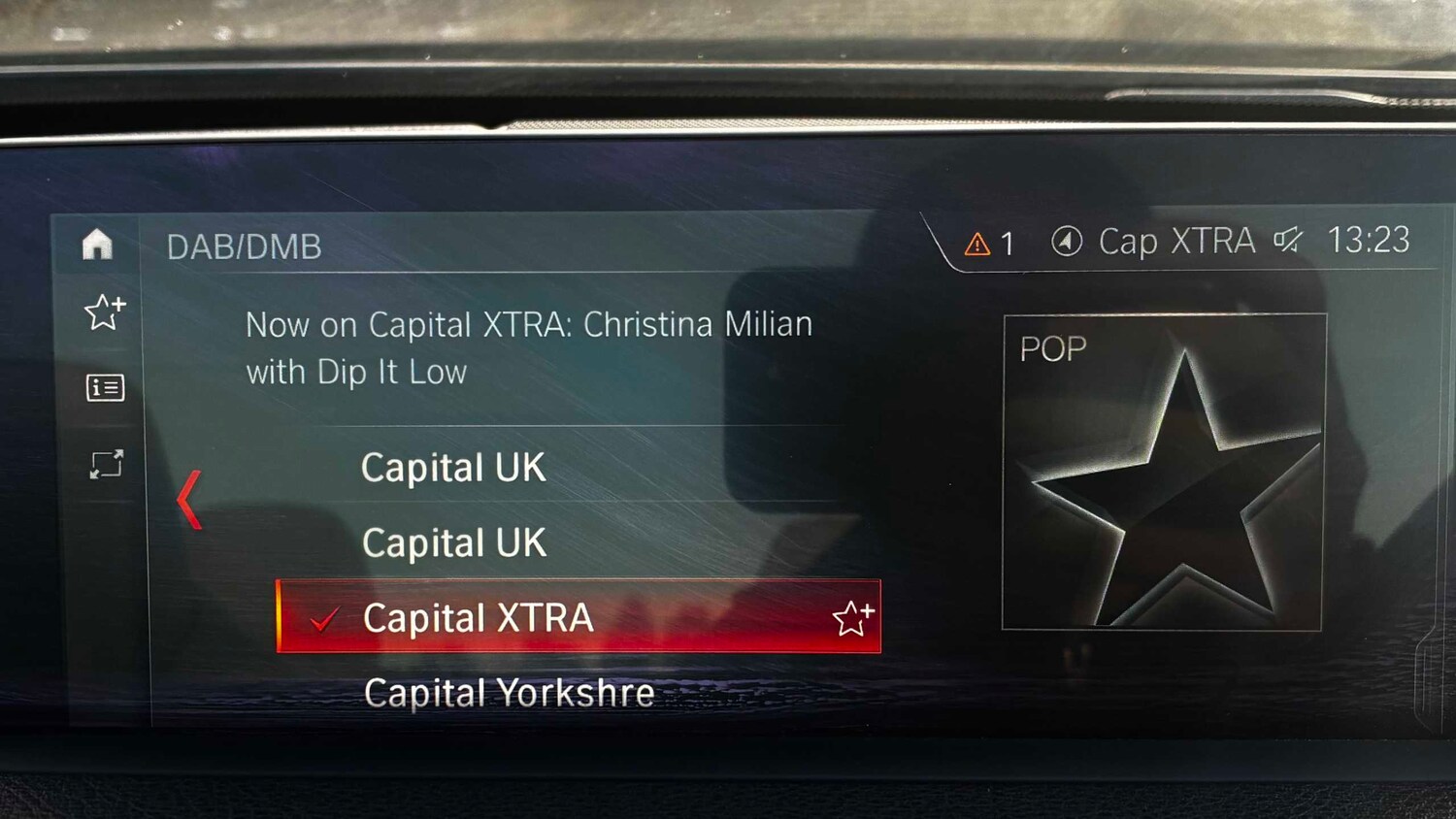
Task: Add Capital XTRA to favourites via row star
Action: 852,618
